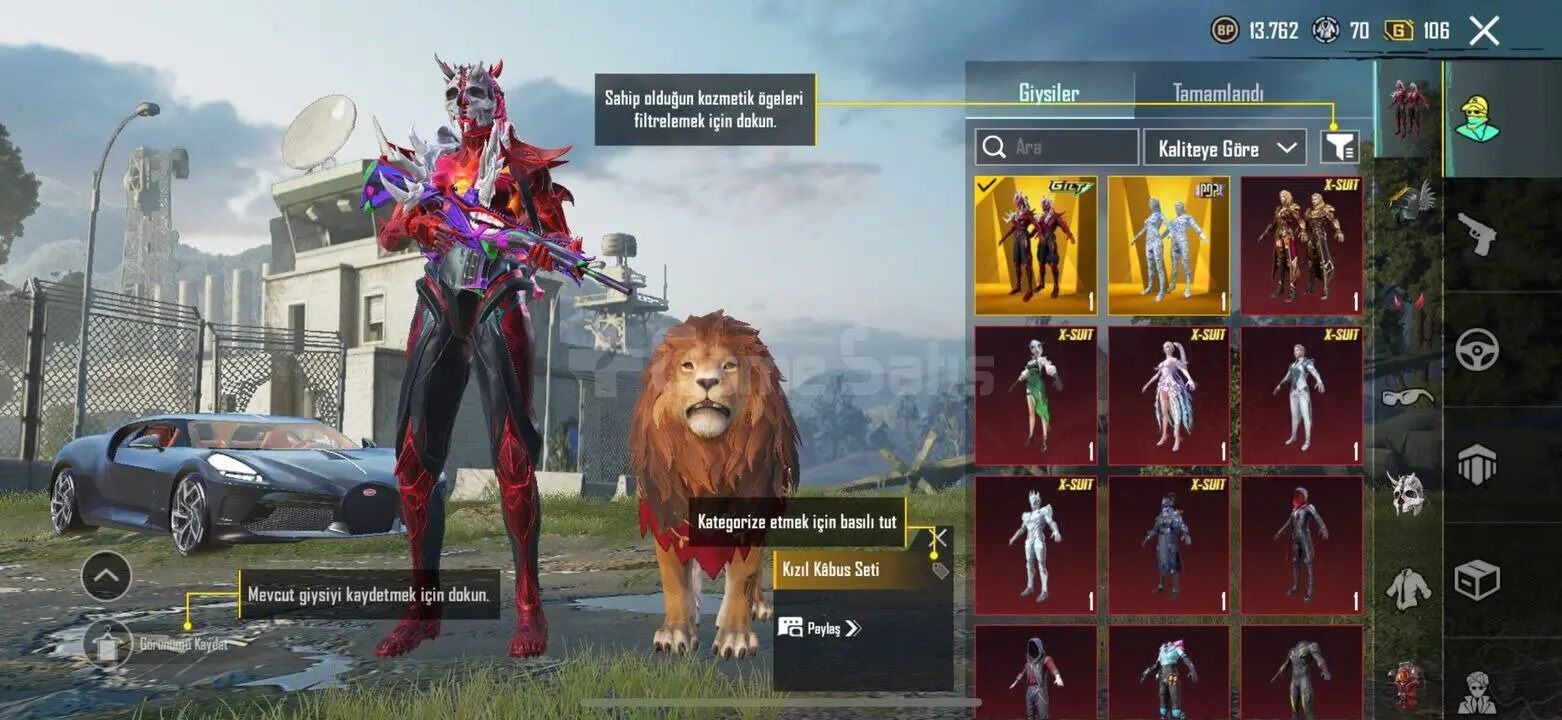Open the box crate category
Image resolution: width=1562 pixels, height=720 pixels.
1476,579
